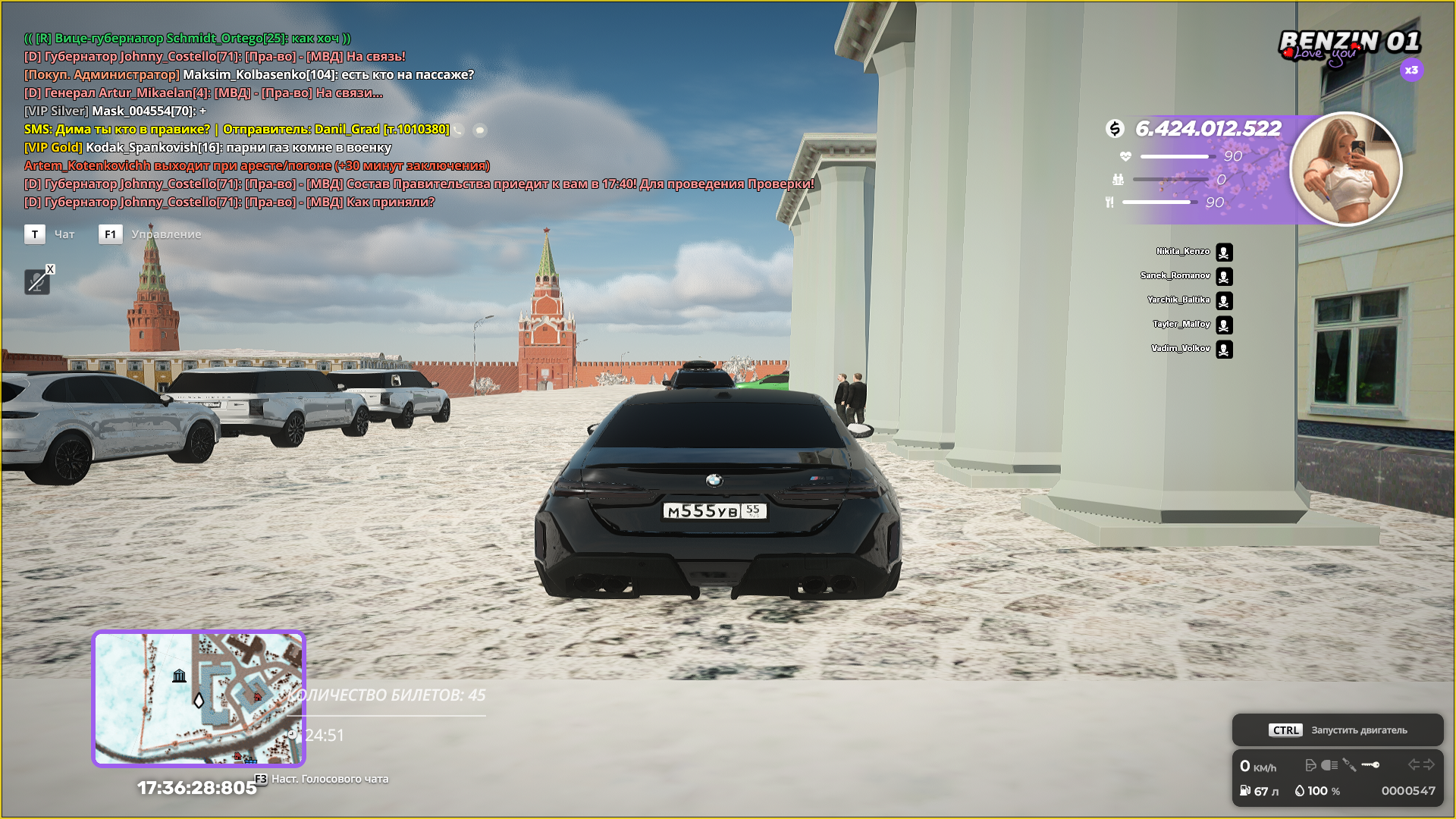Click the BENZIN 01 server logo
The image size is (1456, 819).
(1349, 44)
